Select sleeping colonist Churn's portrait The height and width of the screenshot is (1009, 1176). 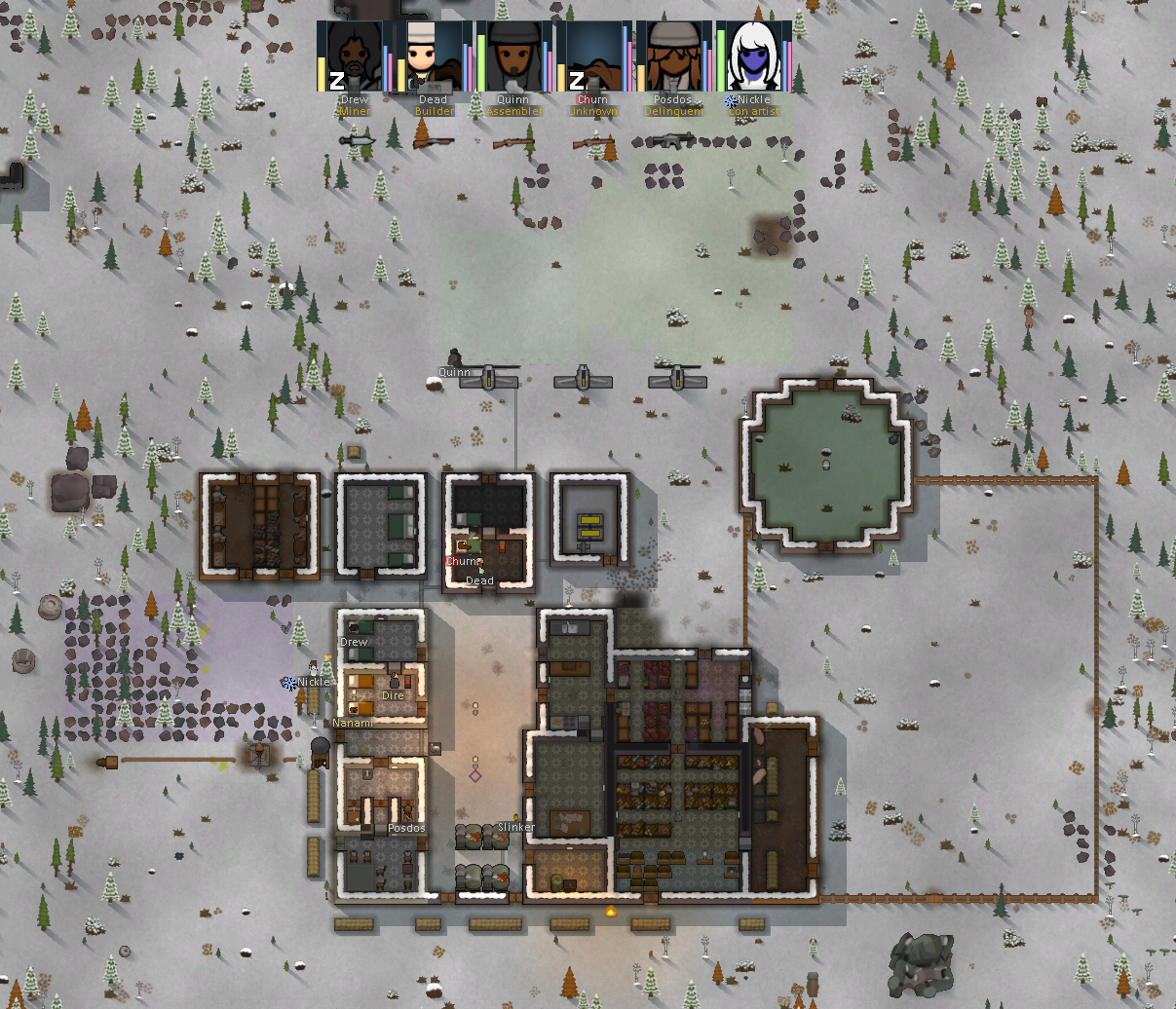point(593,57)
